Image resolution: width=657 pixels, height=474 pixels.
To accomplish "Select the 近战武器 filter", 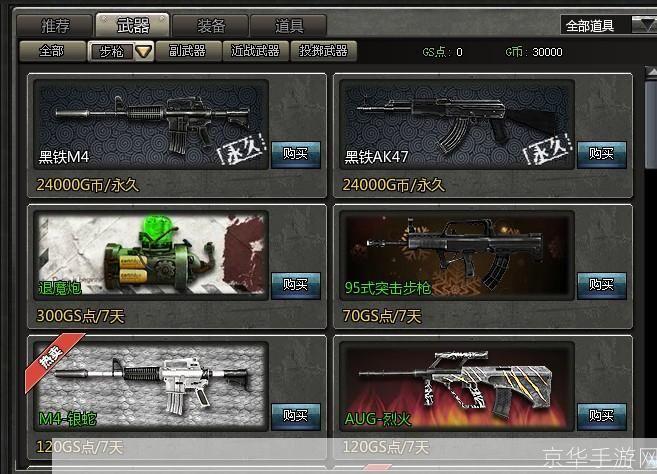I will click(254, 51).
